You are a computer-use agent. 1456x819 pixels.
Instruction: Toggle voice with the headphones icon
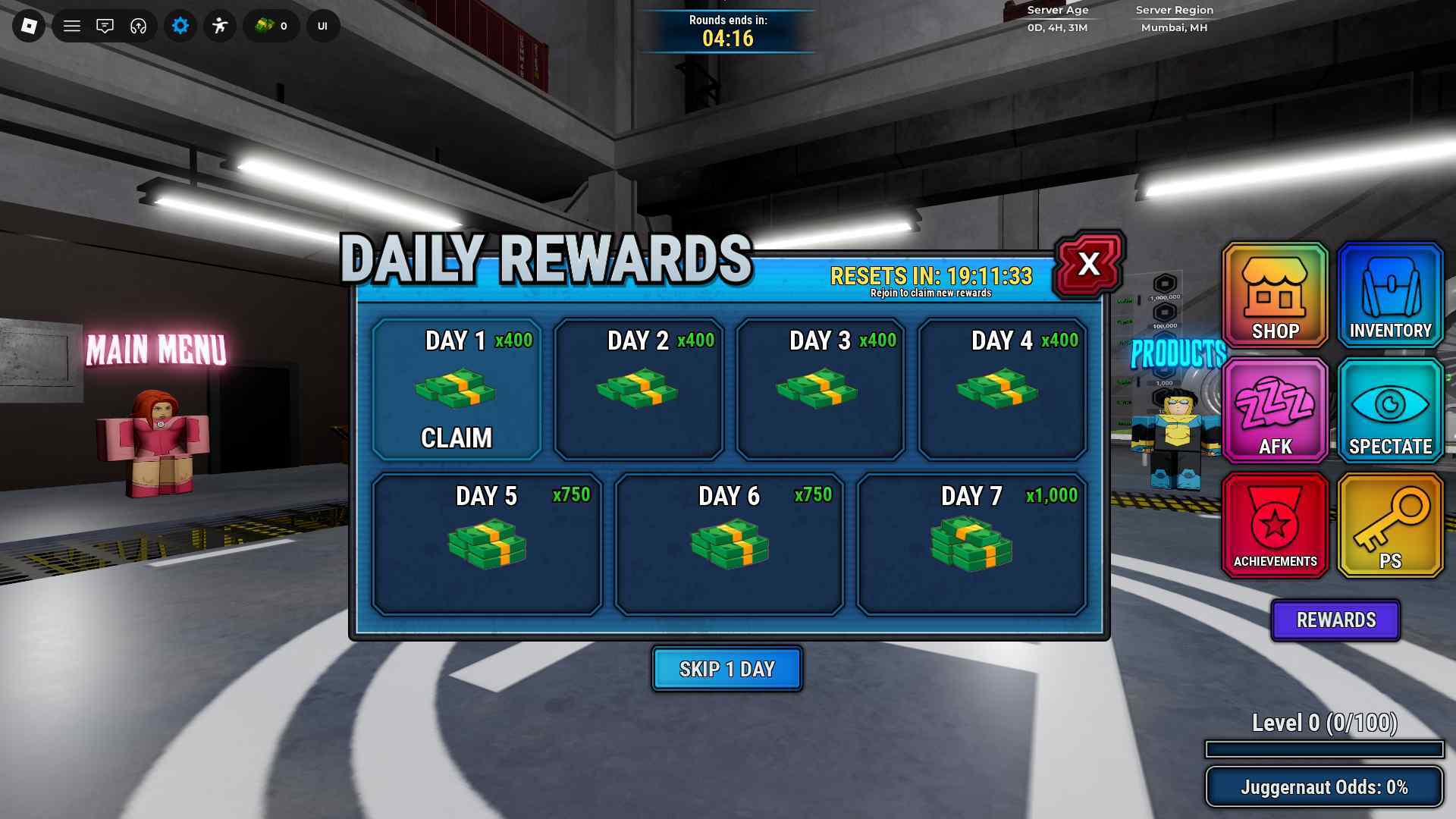click(138, 26)
